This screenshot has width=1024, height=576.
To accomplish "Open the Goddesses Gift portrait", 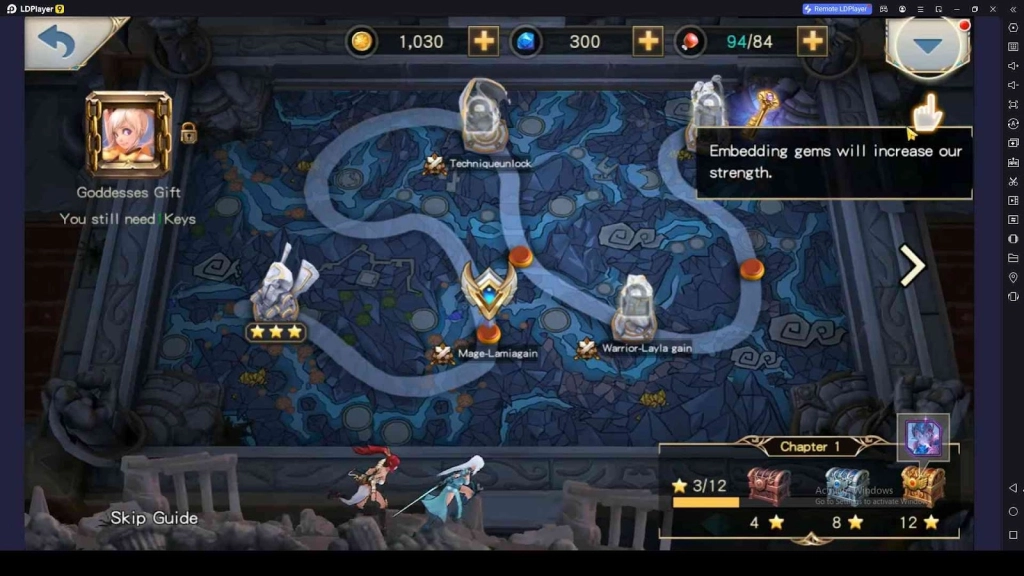I will tap(128, 134).
